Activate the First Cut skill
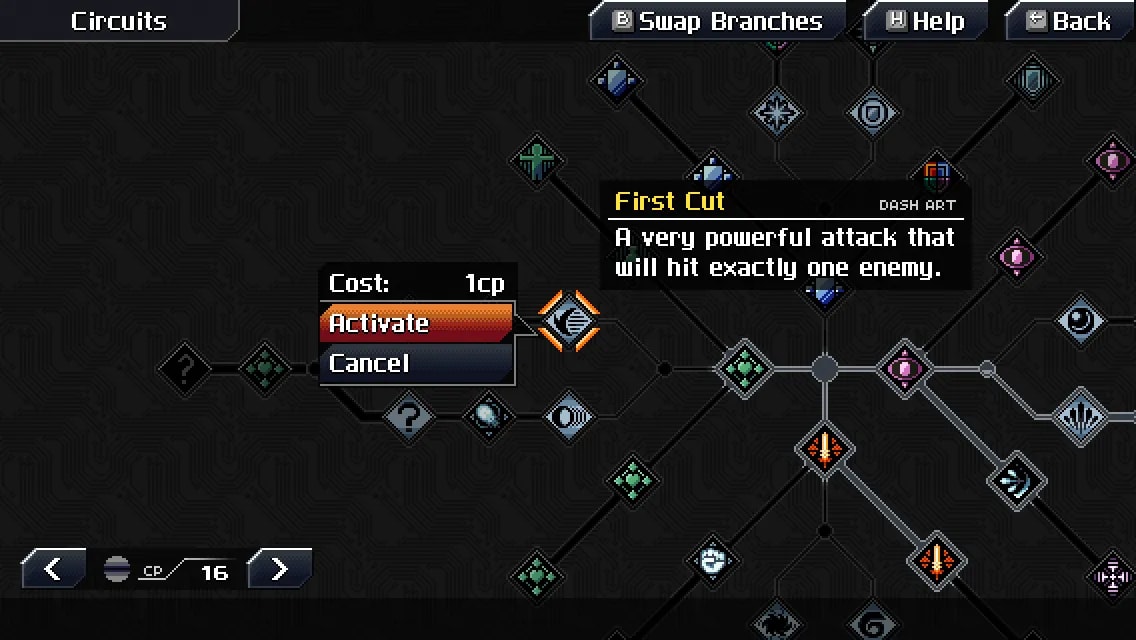This screenshot has height=640, width=1136. coord(416,323)
